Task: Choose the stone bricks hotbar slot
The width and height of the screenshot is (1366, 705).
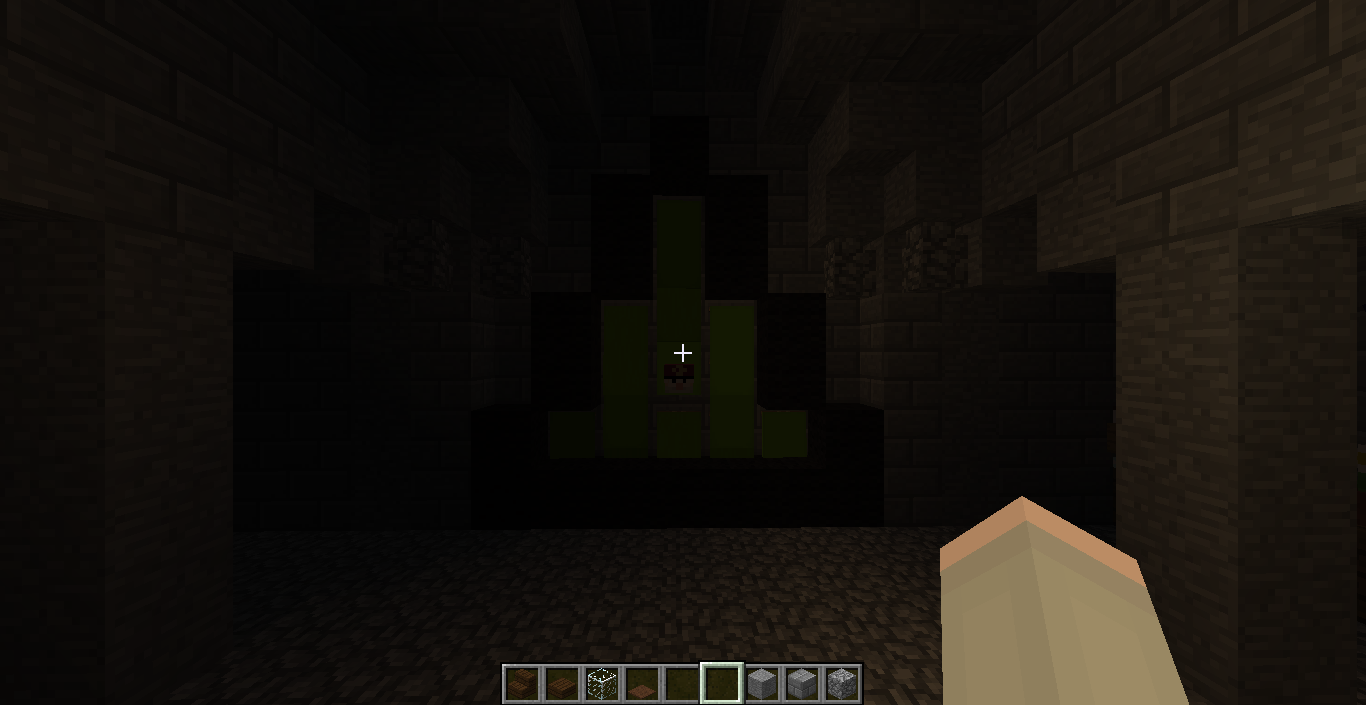Action: coord(802,684)
